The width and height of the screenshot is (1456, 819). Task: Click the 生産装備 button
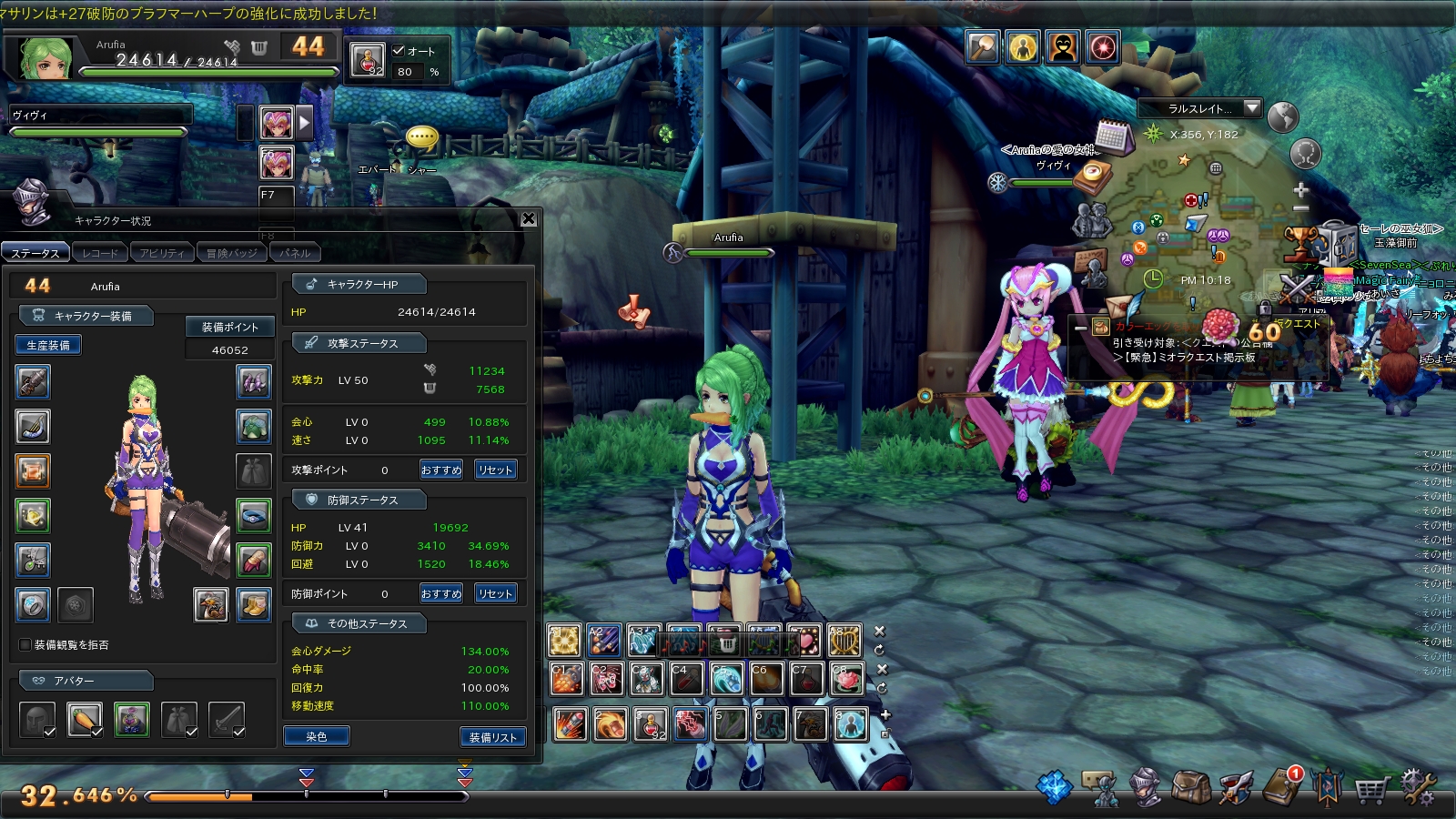click(x=48, y=345)
